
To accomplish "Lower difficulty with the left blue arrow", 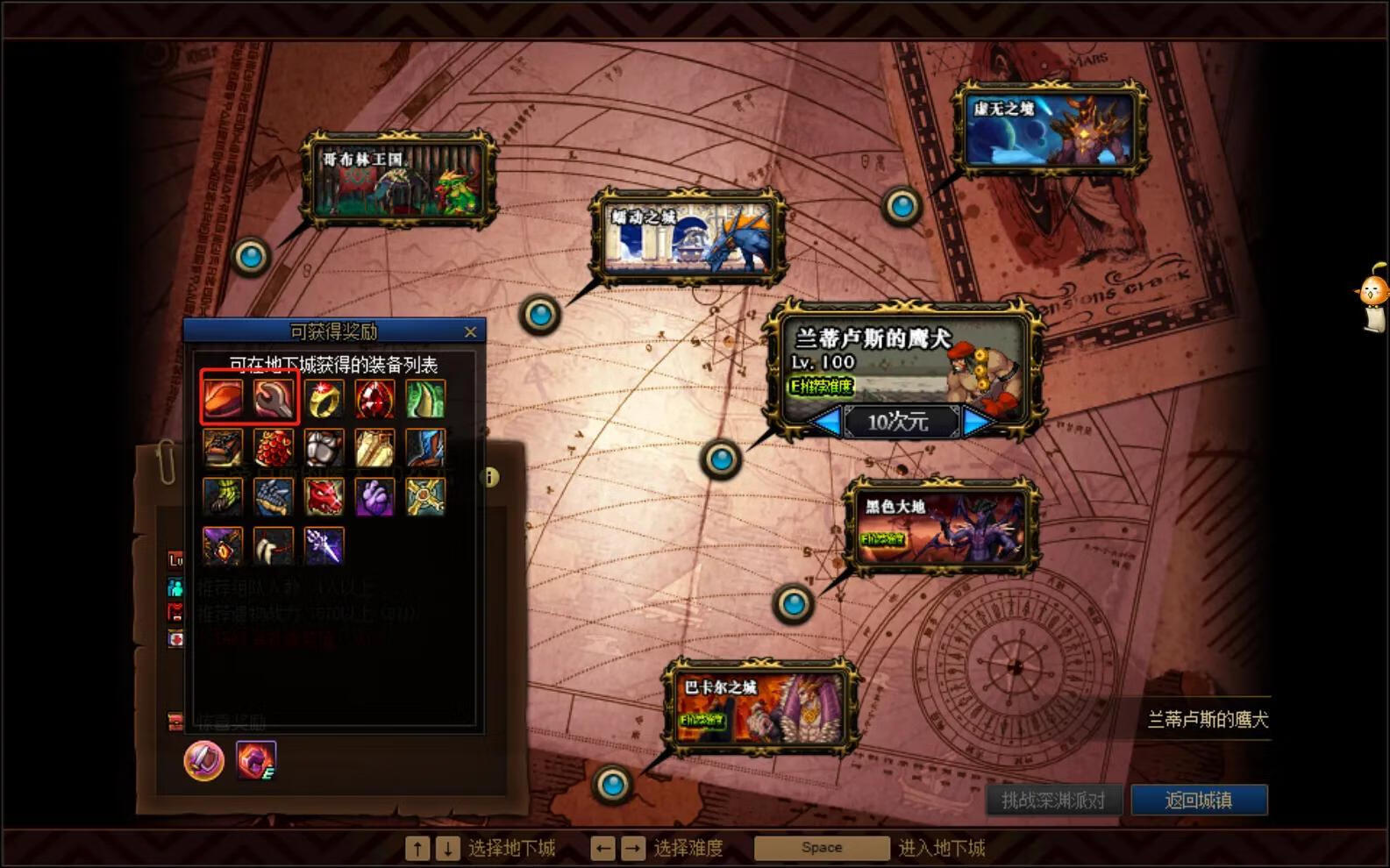I will coord(825,423).
